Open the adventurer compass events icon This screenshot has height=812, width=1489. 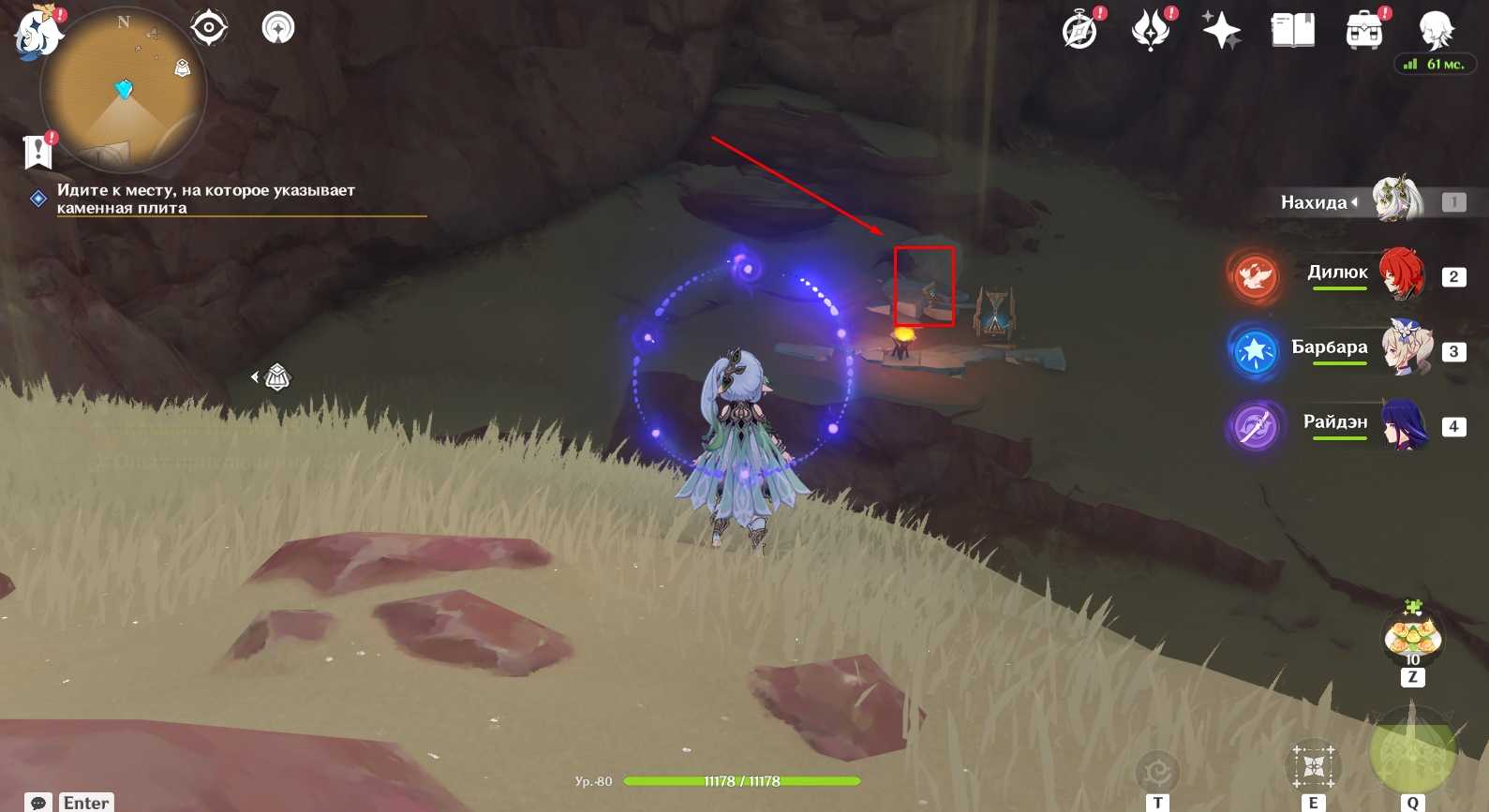(1080, 30)
